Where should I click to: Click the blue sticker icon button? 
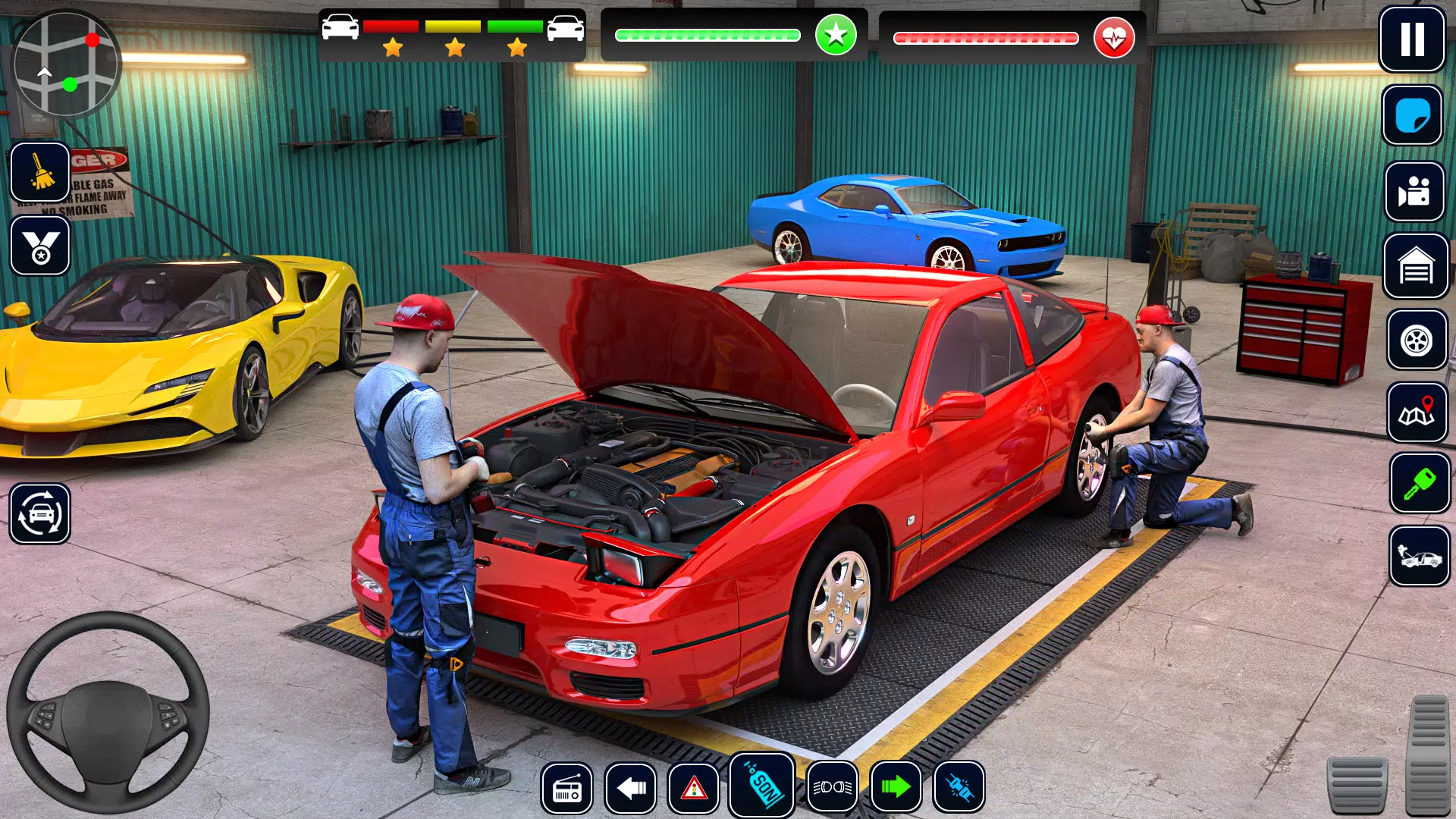click(x=1412, y=115)
